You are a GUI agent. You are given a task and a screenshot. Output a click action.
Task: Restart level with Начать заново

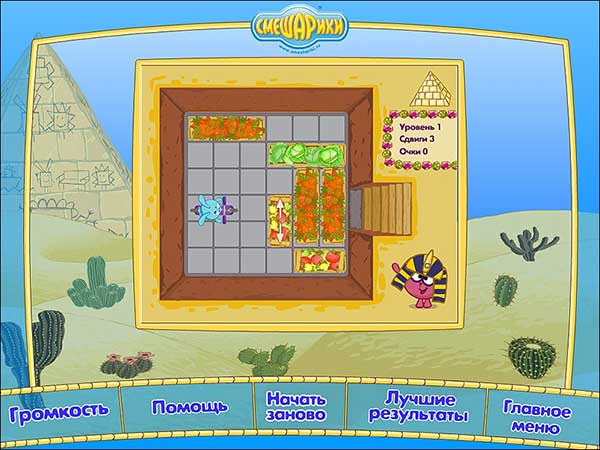click(x=296, y=406)
